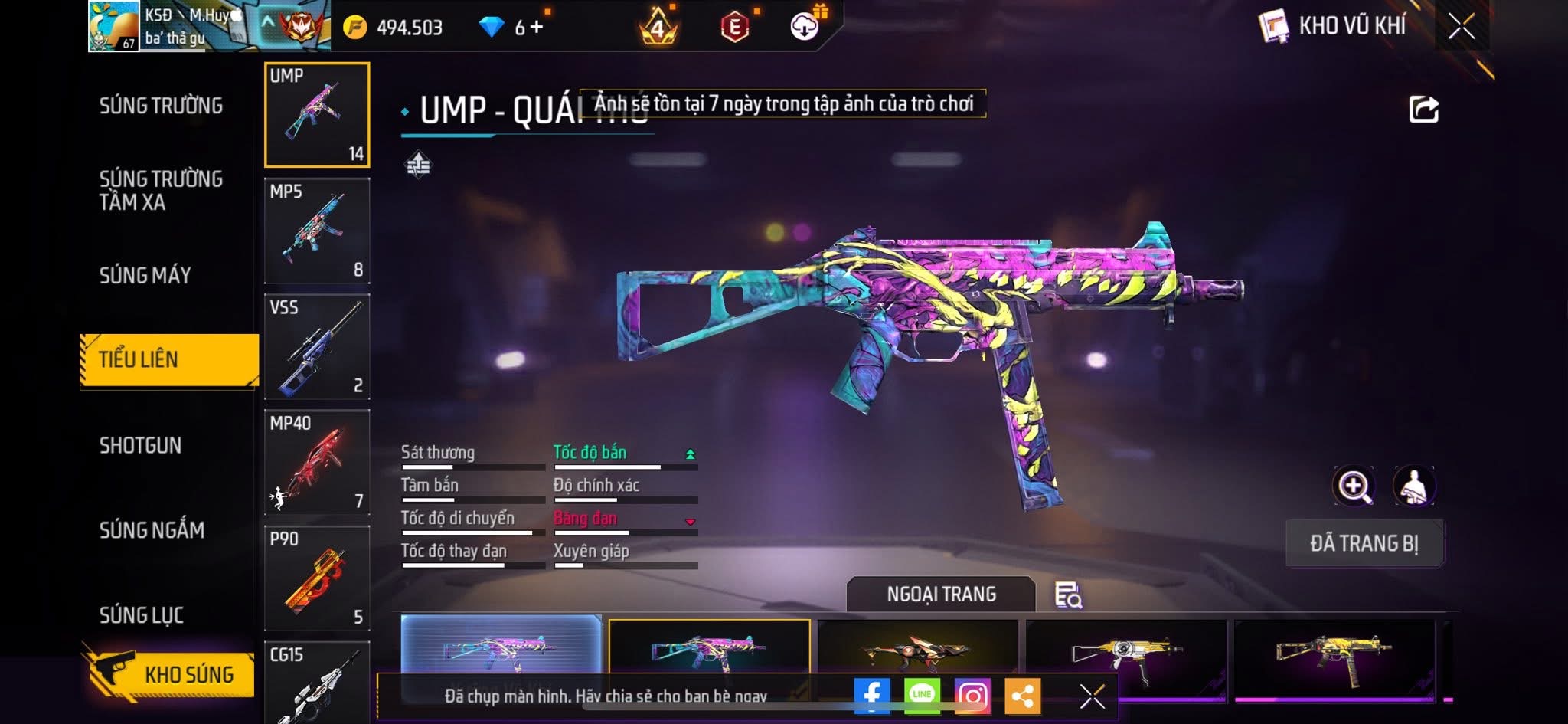Switch to the SÚNG TRƯỜNG category
Screen dimensions: 1568x724
[161, 106]
